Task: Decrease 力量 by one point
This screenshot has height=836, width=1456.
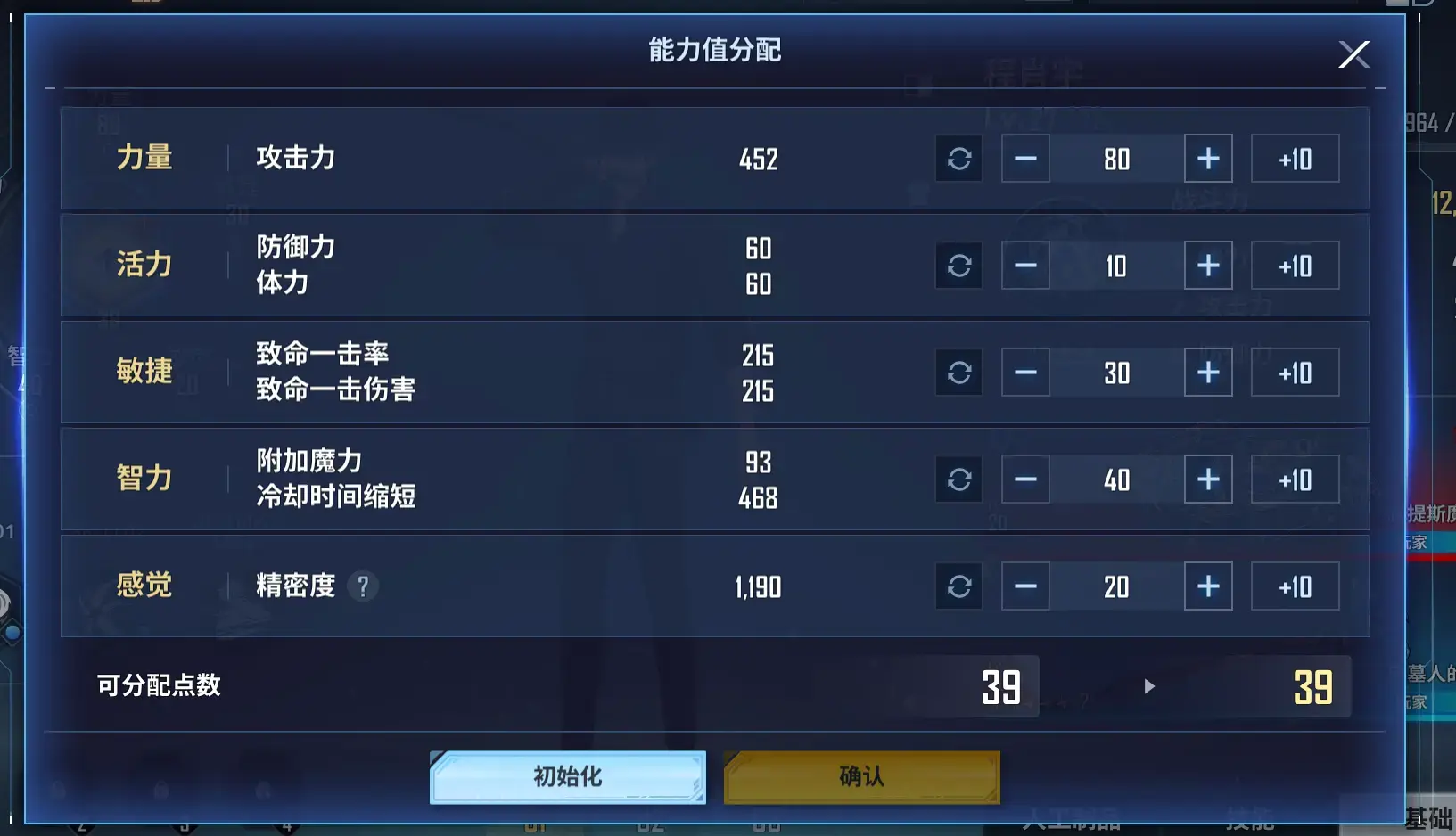Action: point(1026,158)
